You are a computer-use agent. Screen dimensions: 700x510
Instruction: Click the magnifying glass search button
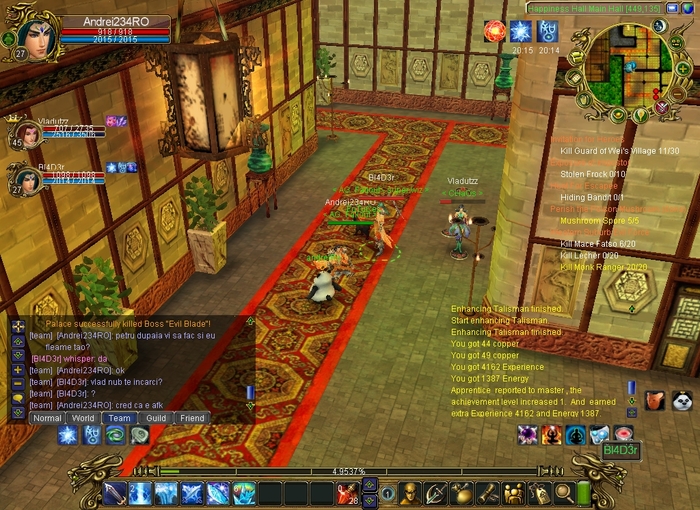click(x=564, y=493)
